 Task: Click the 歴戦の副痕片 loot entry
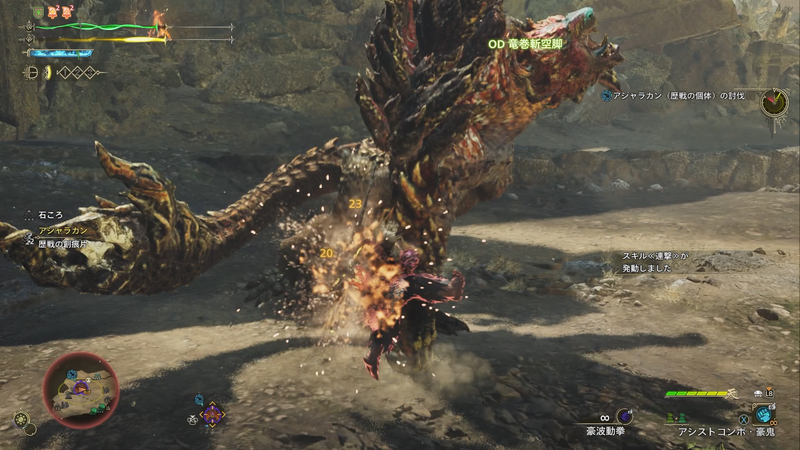tap(64, 242)
